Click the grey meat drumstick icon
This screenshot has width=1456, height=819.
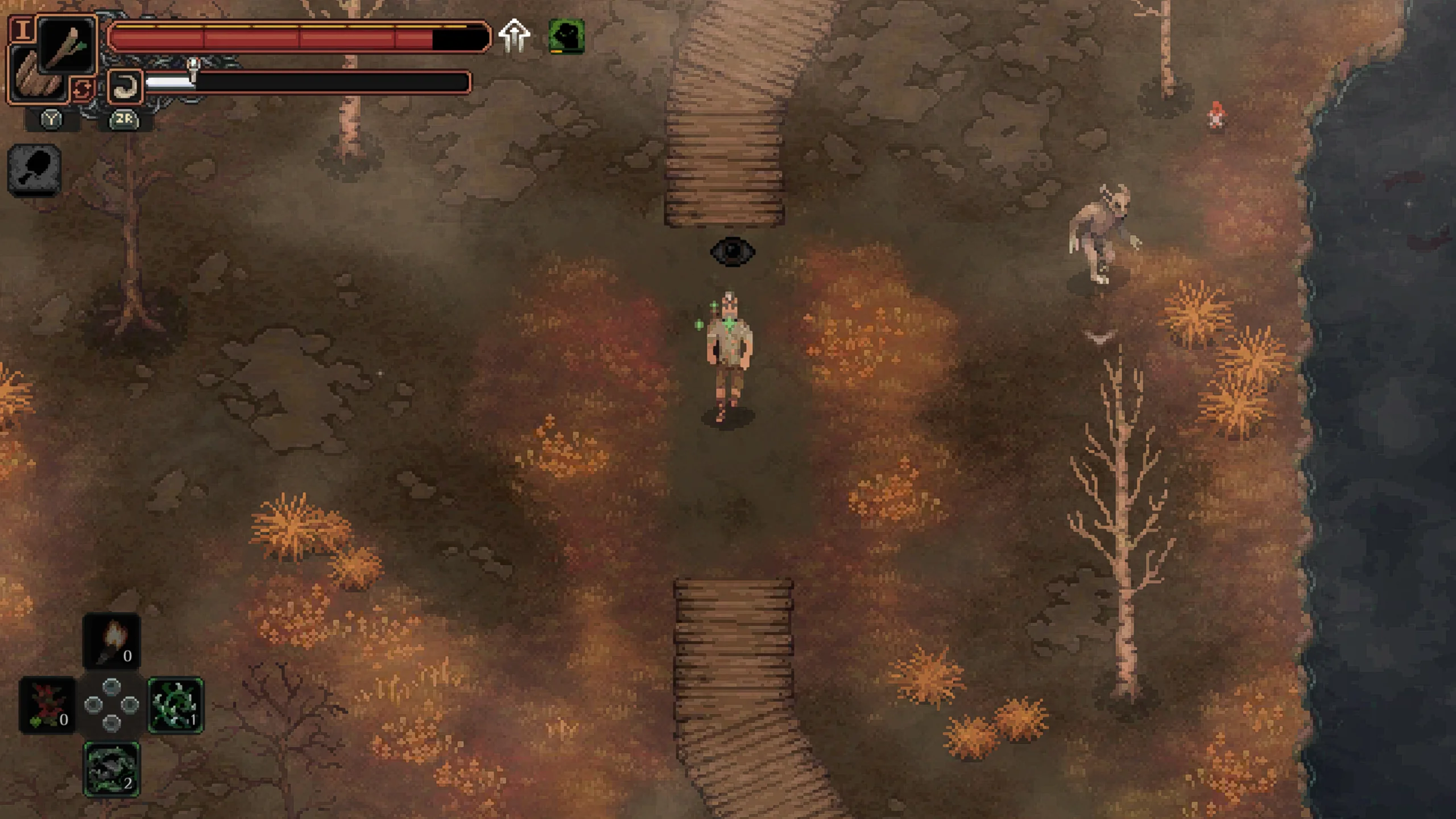[35, 169]
